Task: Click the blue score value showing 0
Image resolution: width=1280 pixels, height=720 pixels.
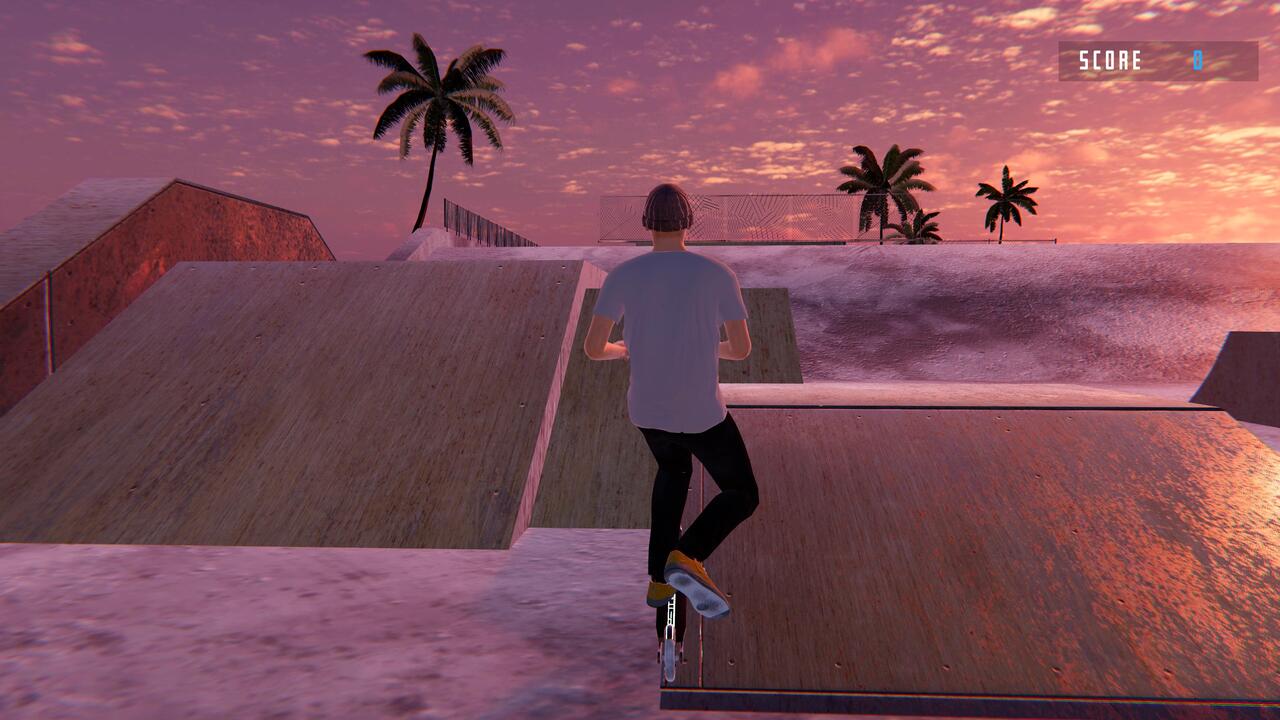Action: (x=1196, y=60)
